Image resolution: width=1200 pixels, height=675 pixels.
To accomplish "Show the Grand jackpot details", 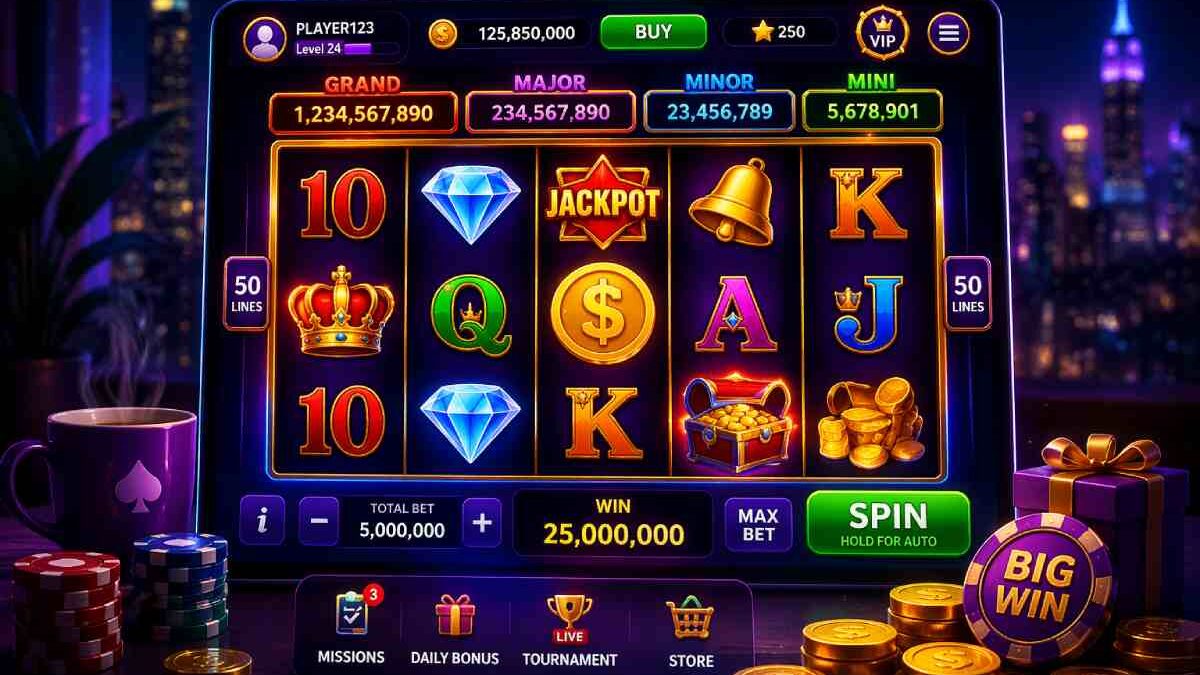I will pyautogui.click(x=363, y=112).
